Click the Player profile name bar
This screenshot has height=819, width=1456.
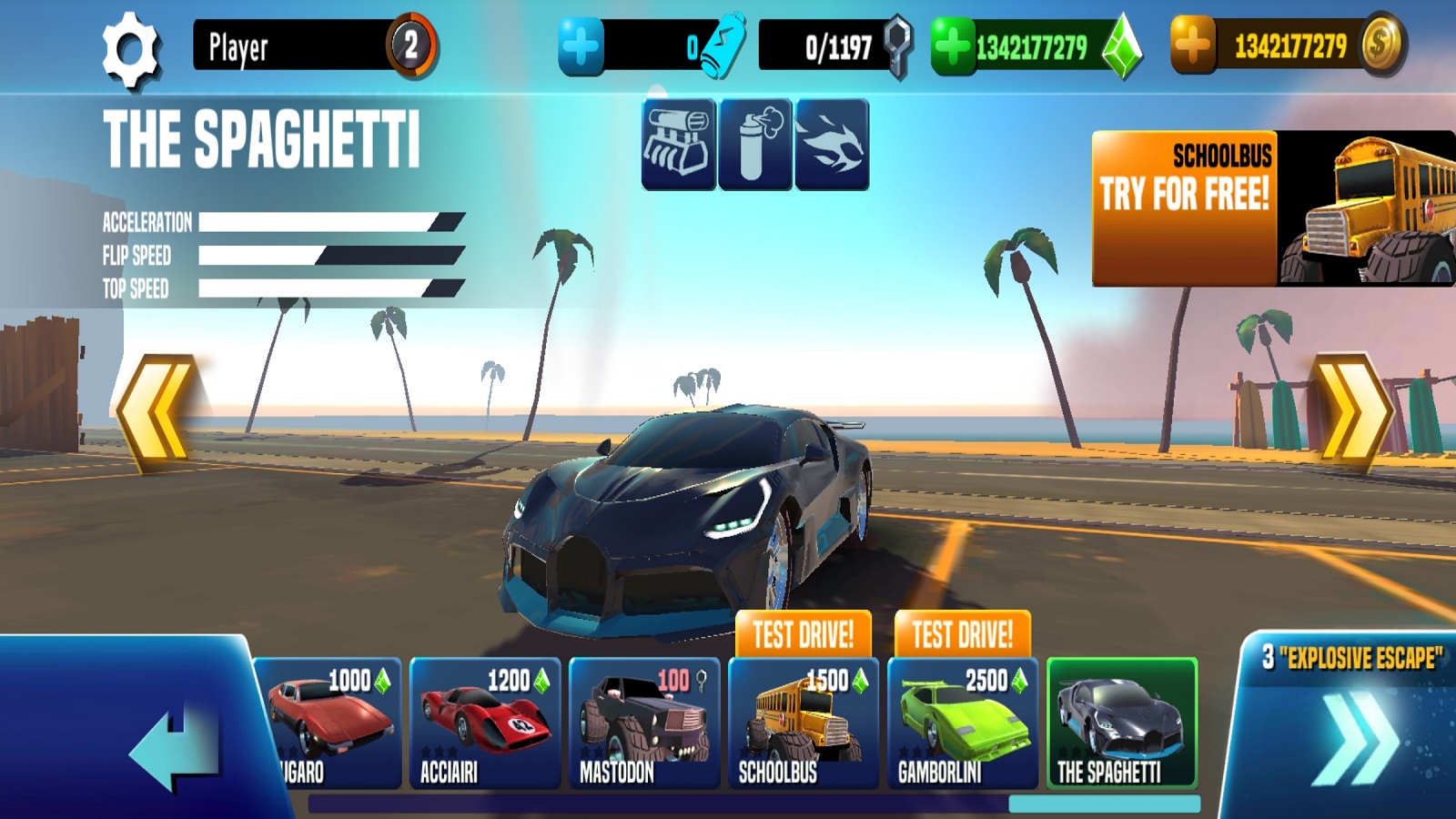[291, 45]
